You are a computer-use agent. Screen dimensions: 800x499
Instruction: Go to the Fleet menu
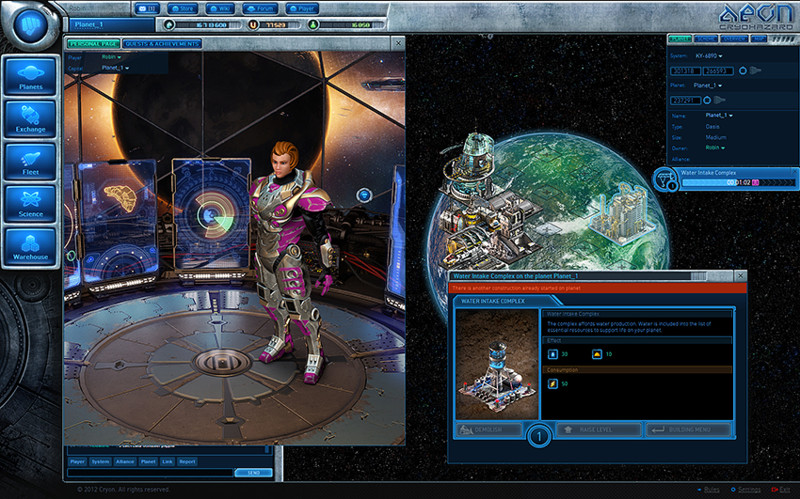click(30, 165)
